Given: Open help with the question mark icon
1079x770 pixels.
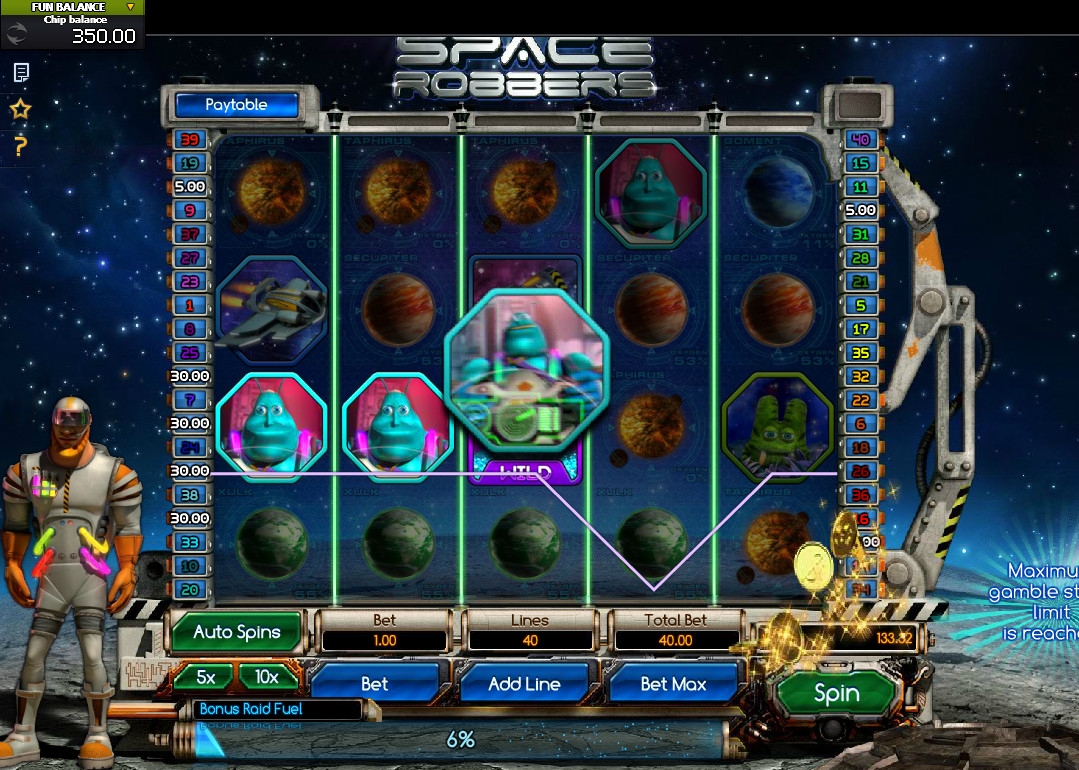Looking at the screenshot, I should [21, 147].
